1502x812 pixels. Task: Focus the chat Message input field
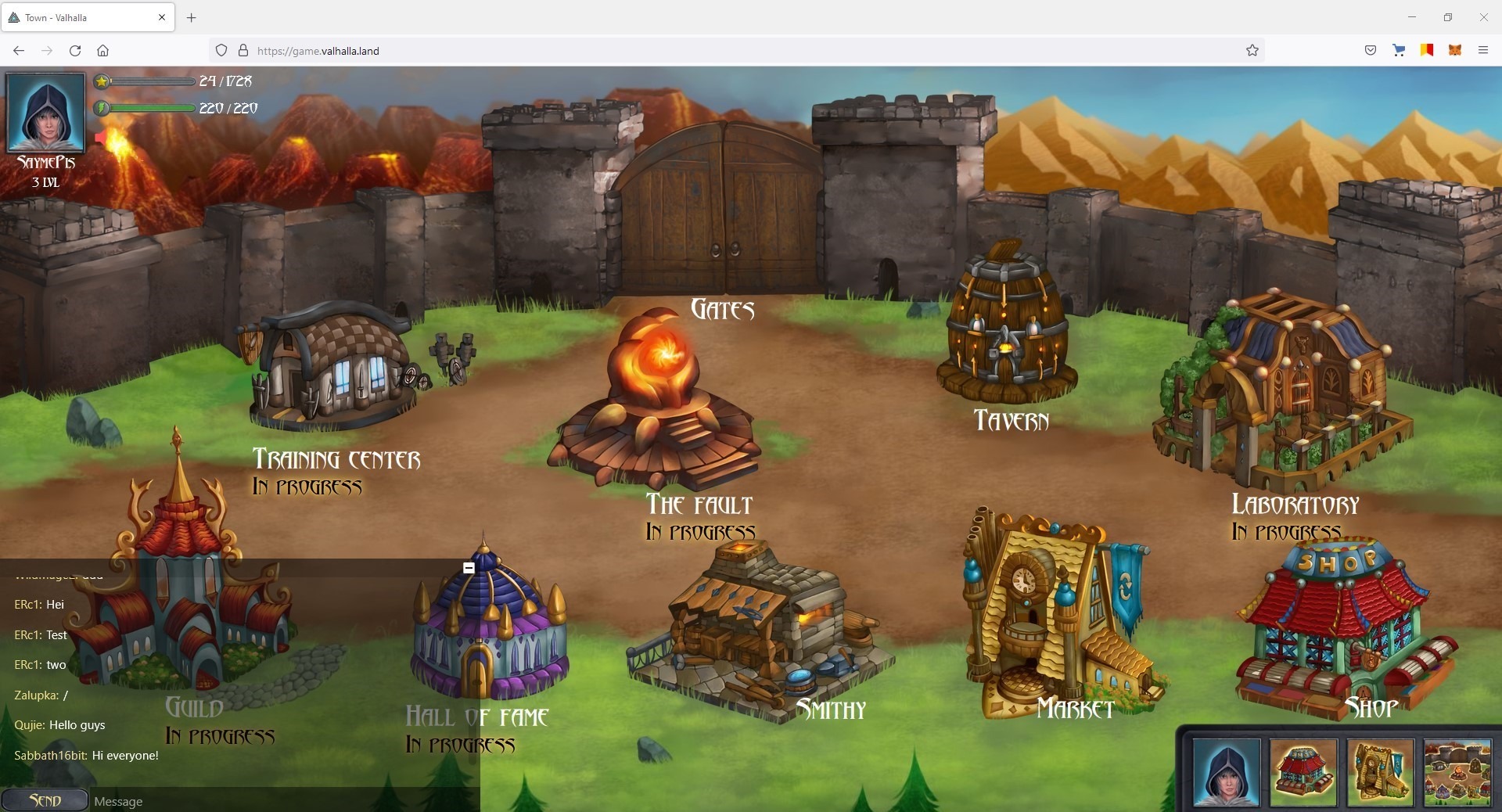[282, 801]
